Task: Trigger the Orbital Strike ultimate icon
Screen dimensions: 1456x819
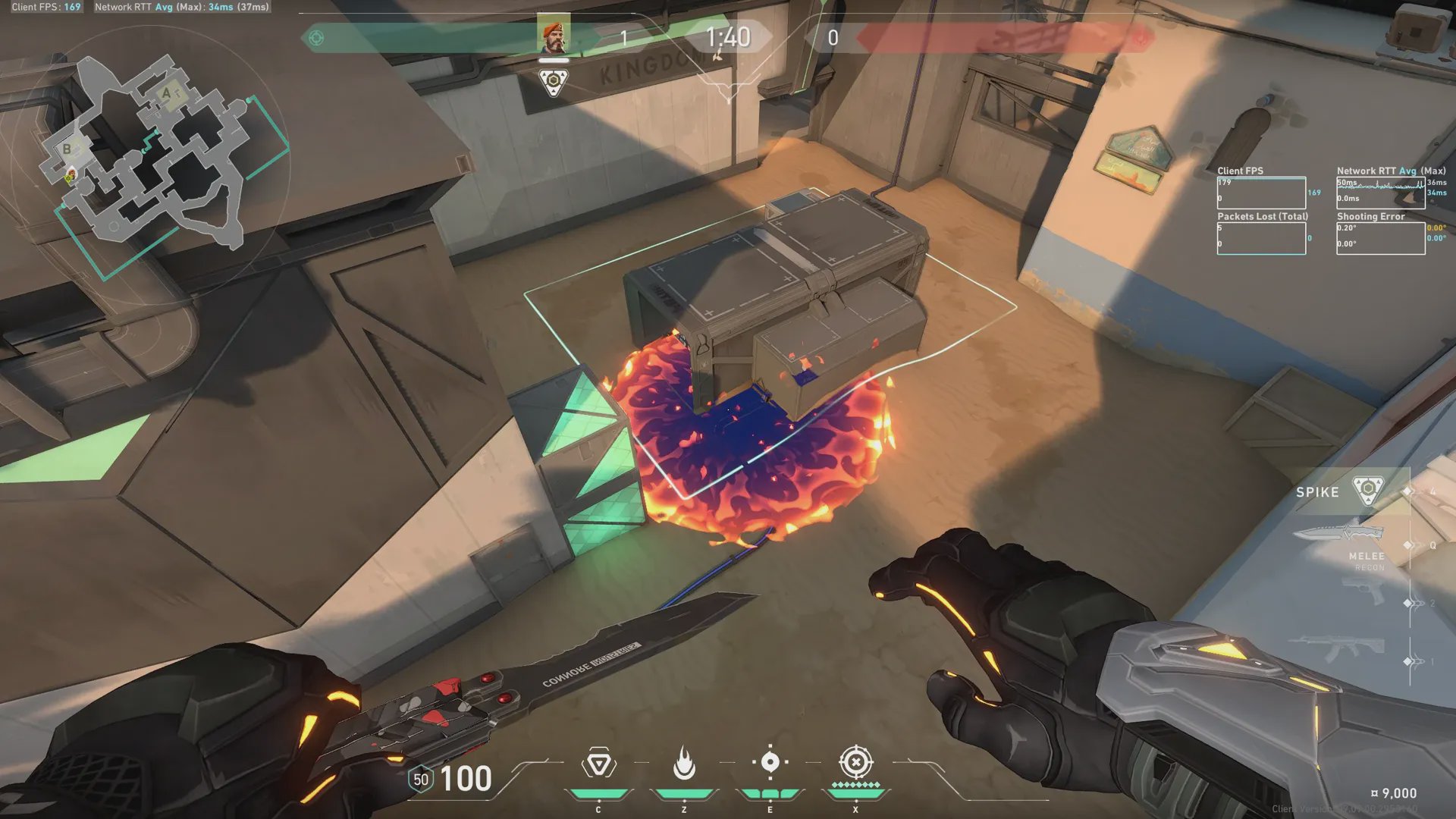Action: (x=856, y=763)
